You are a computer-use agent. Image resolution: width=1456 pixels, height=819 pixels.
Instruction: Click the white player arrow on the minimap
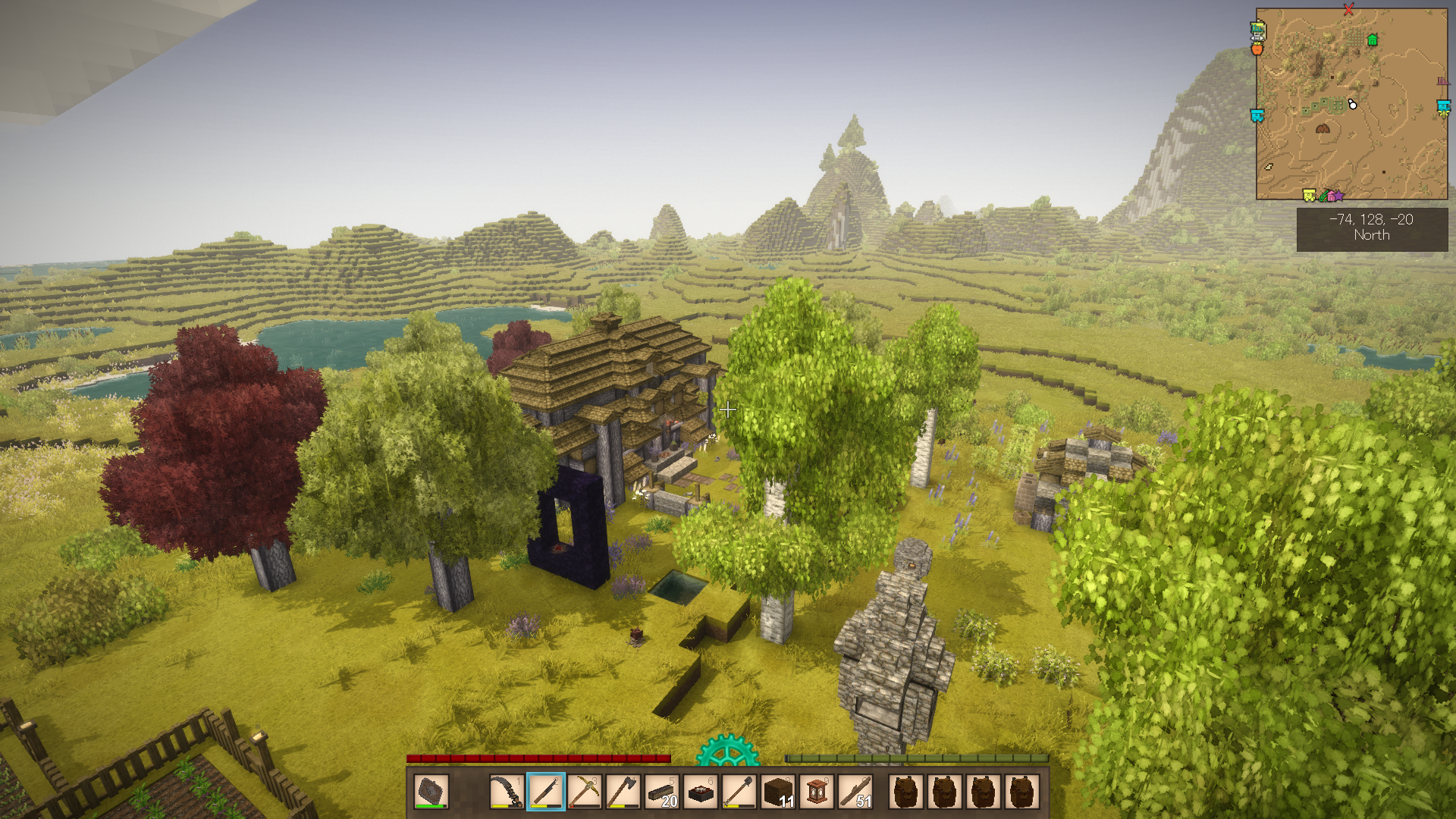point(1352,105)
